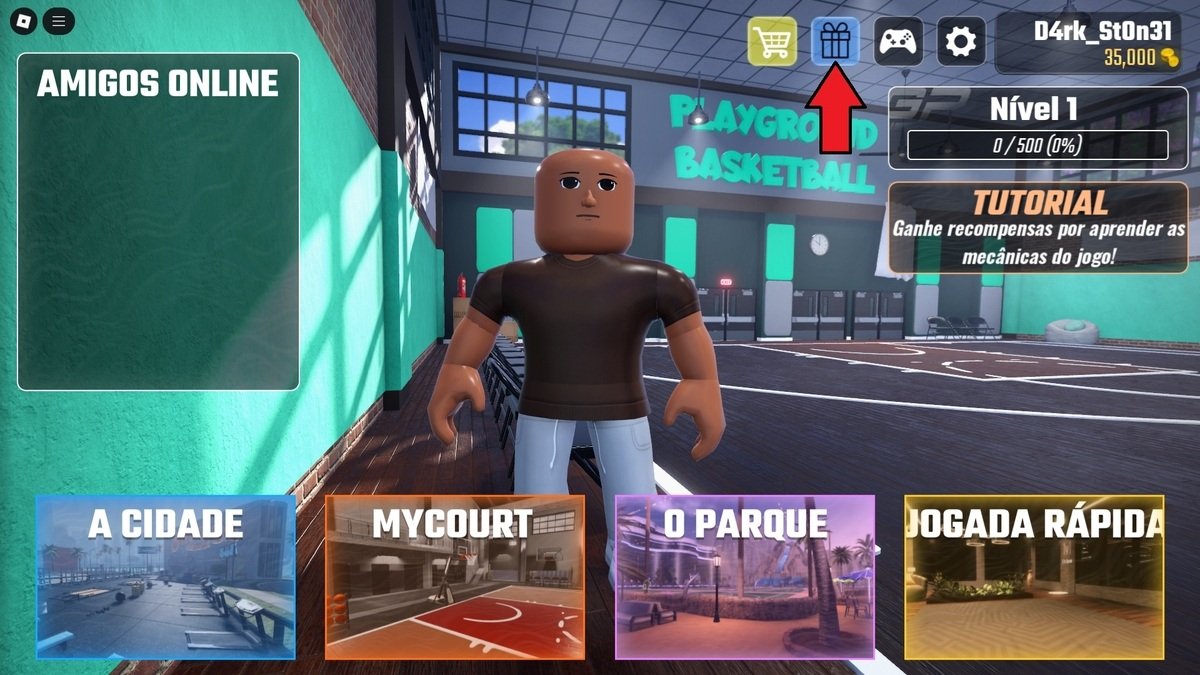Open the gift box rewards

834,42
